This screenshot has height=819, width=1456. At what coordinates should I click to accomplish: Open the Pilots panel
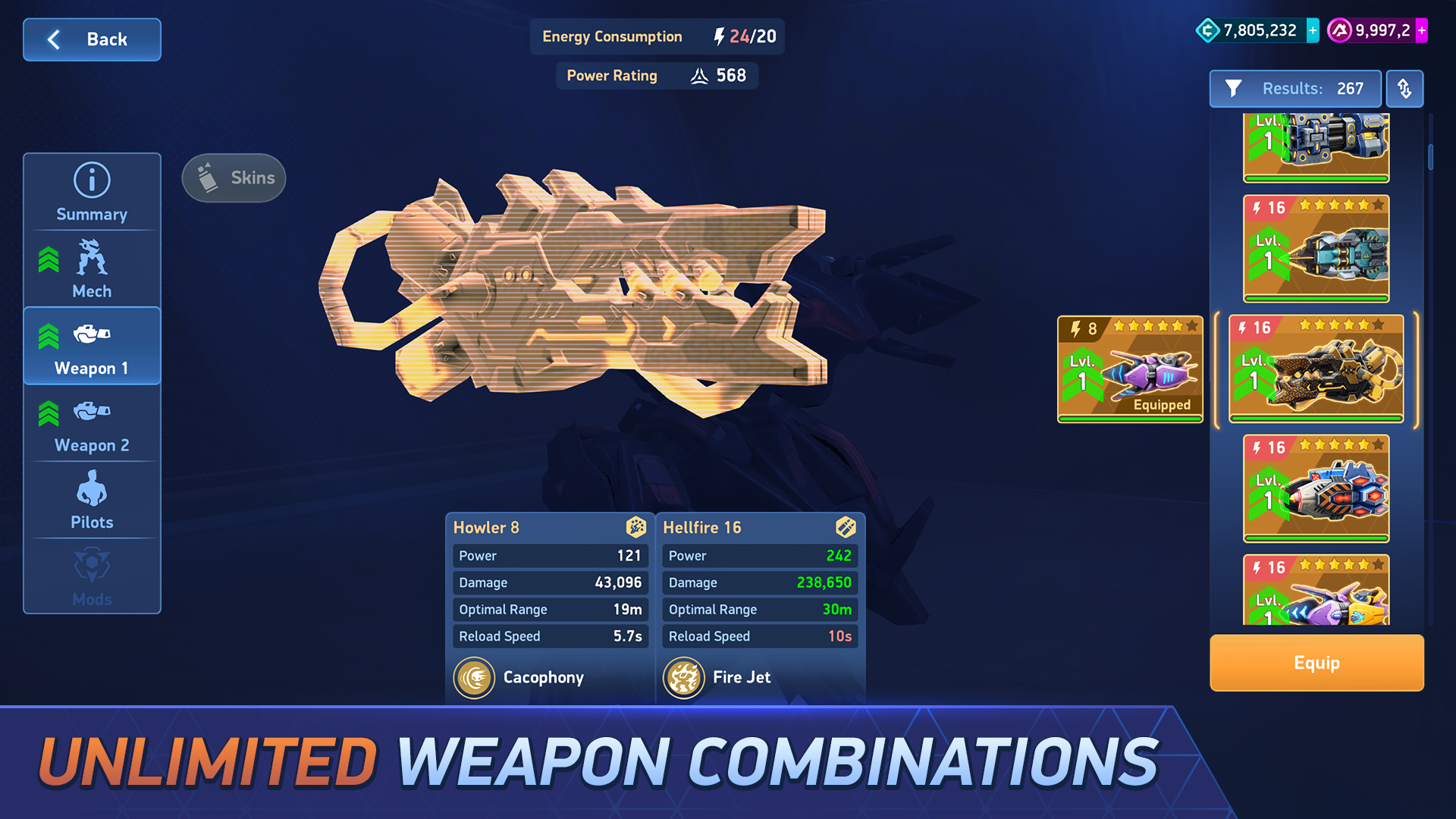point(91,499)
